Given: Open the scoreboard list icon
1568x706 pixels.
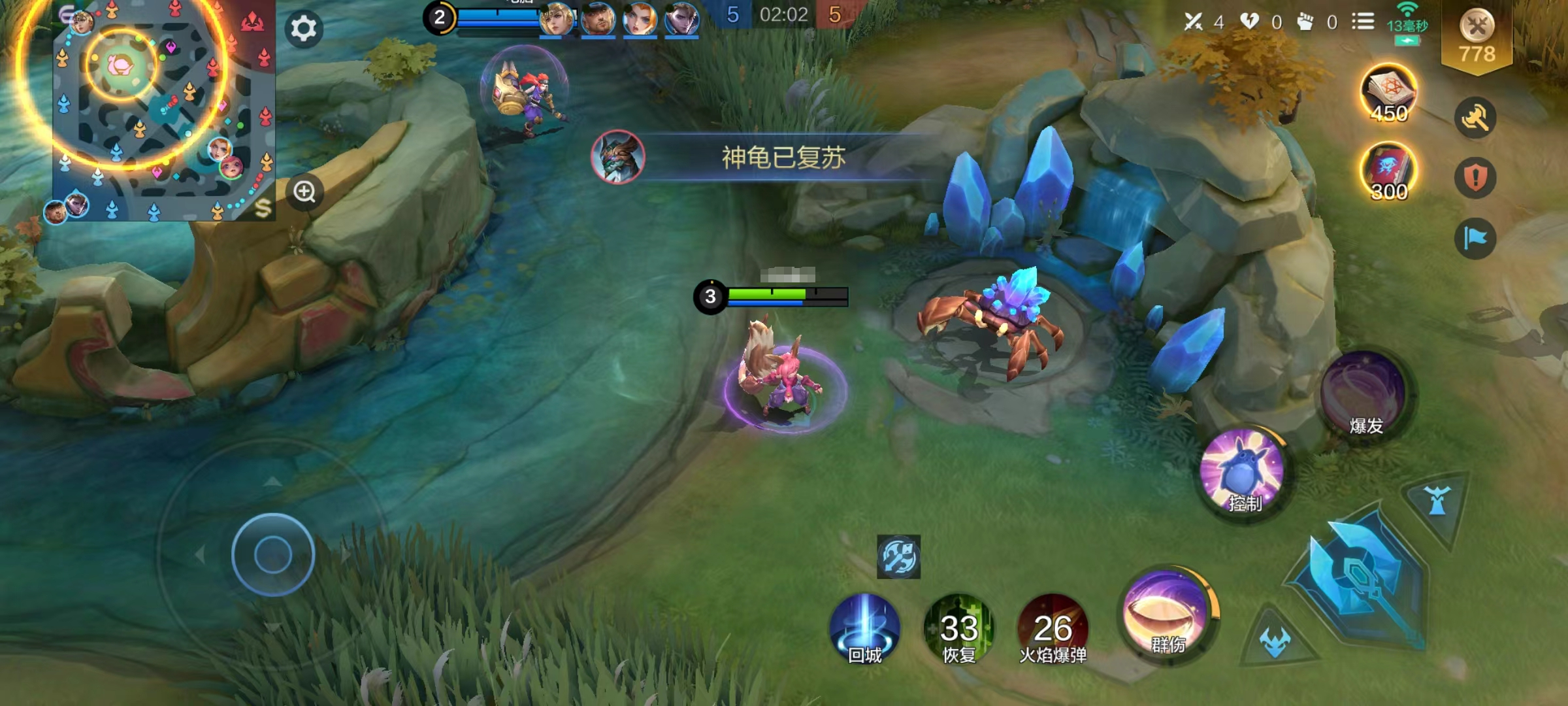Looking at the screenshot, I should tap(1363, 22).
